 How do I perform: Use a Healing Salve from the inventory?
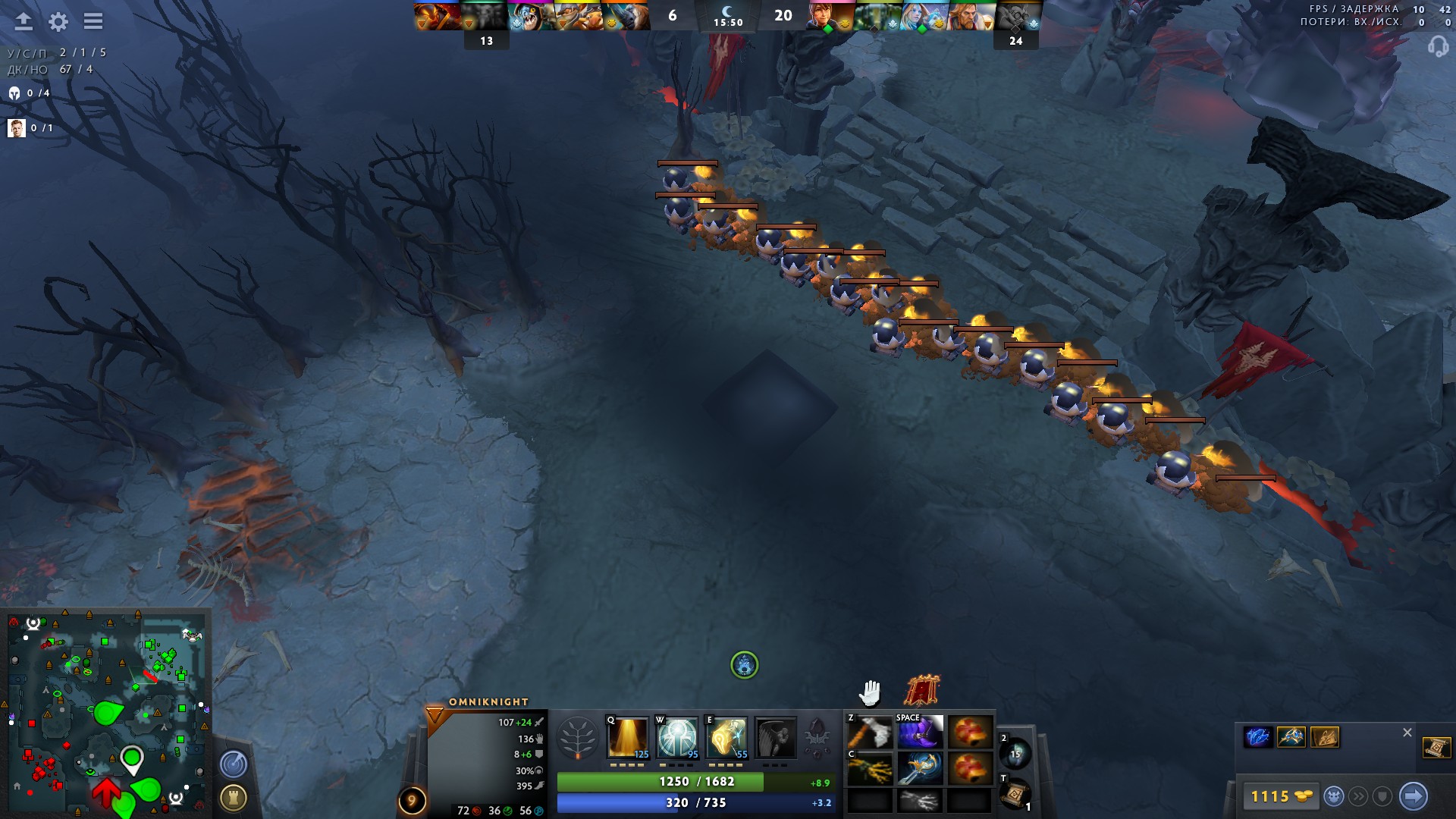[969, 732]
